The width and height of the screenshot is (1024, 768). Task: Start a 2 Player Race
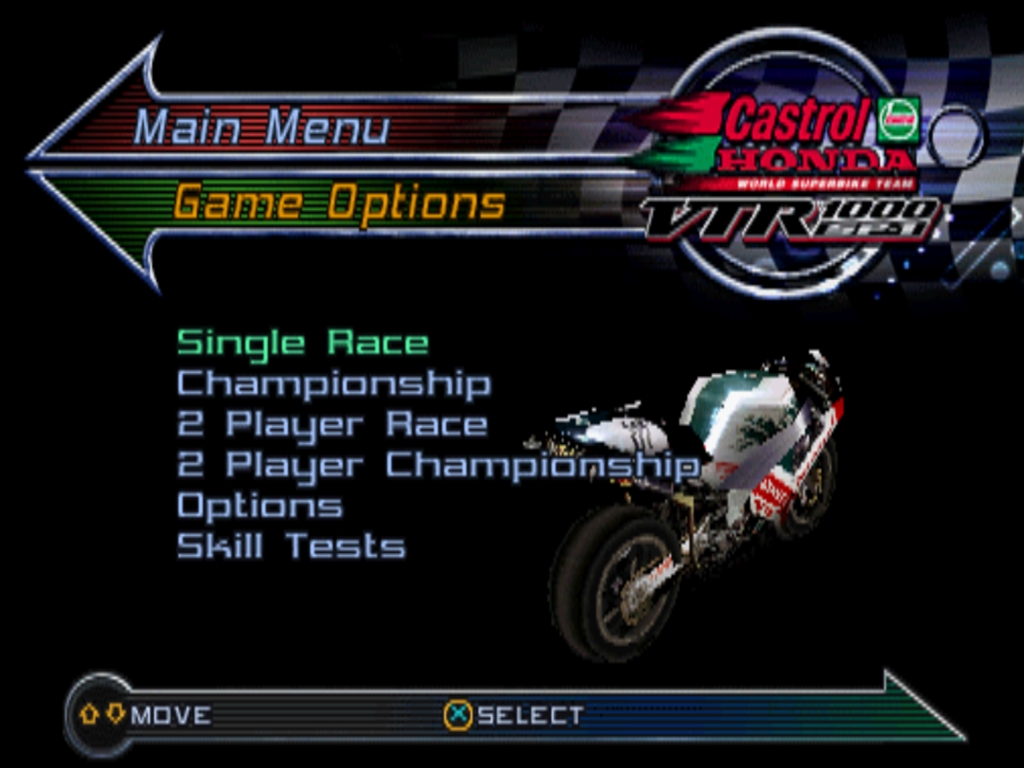click(x=332, y=424)
